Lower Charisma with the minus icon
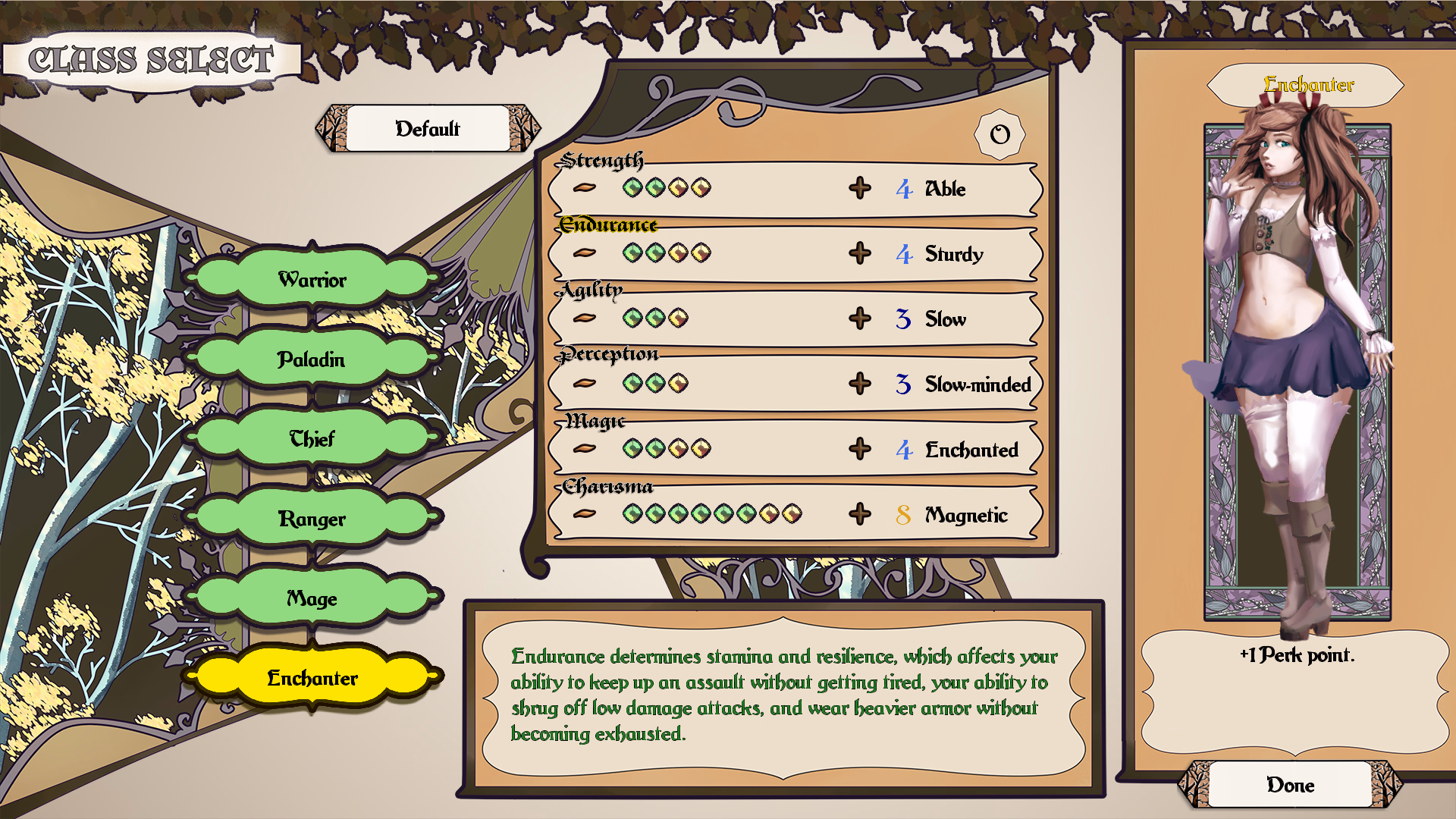1456x819 pixels. (x=584, y=514)
